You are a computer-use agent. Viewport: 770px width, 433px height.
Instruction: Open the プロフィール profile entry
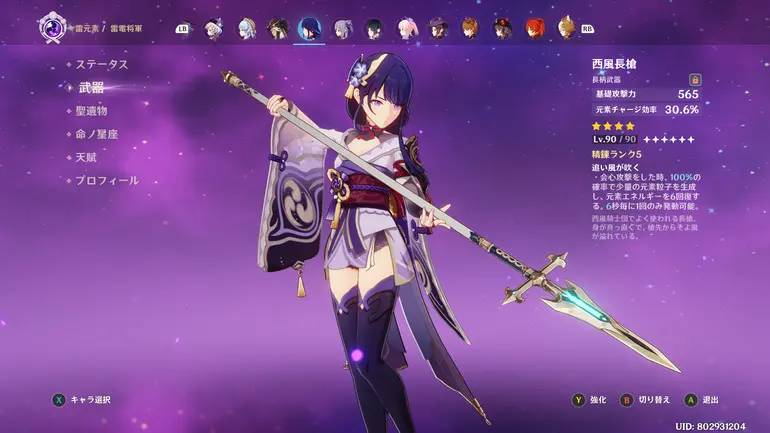[107, 181]
